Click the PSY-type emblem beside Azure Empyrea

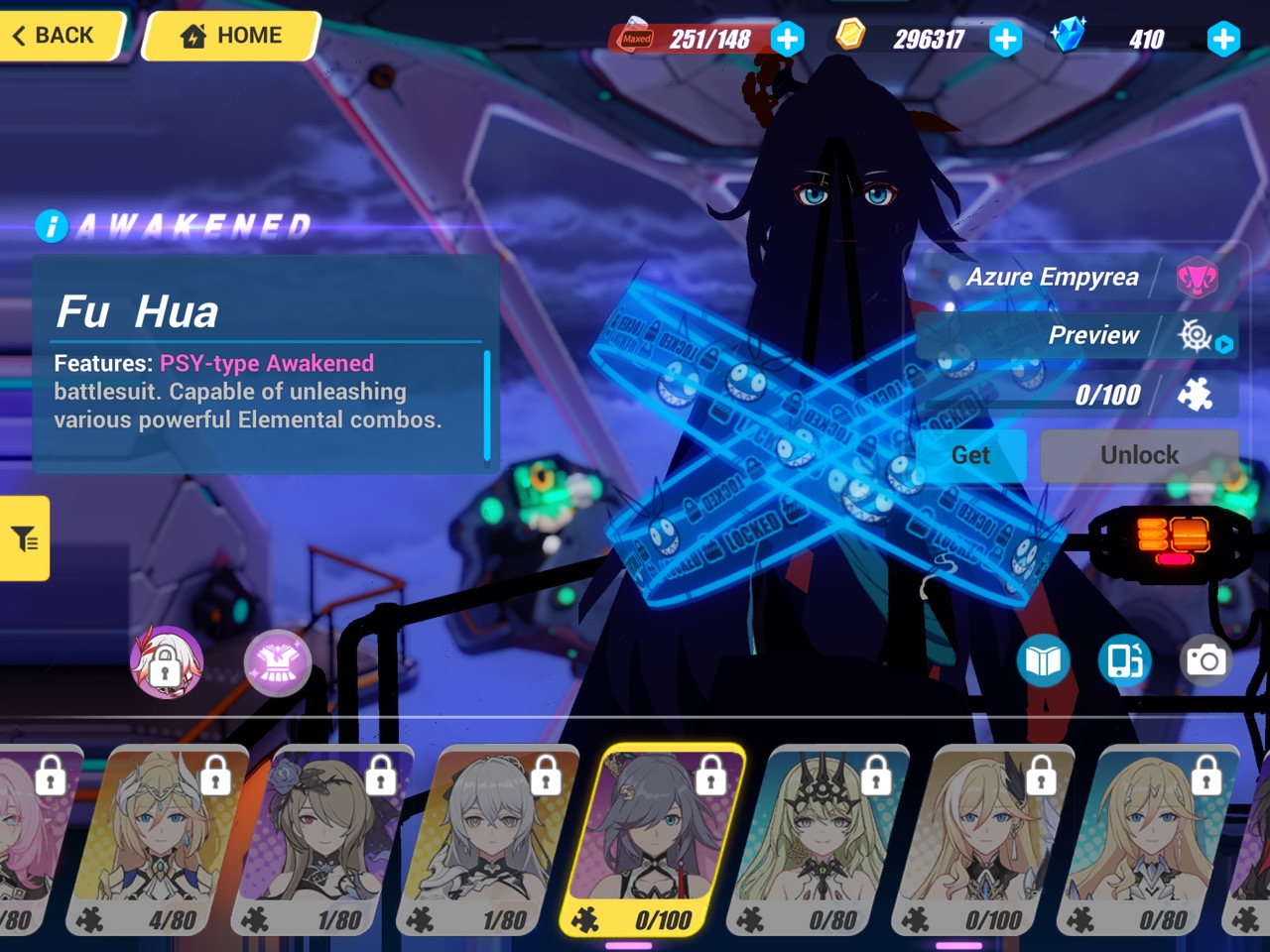(1199, 278)
